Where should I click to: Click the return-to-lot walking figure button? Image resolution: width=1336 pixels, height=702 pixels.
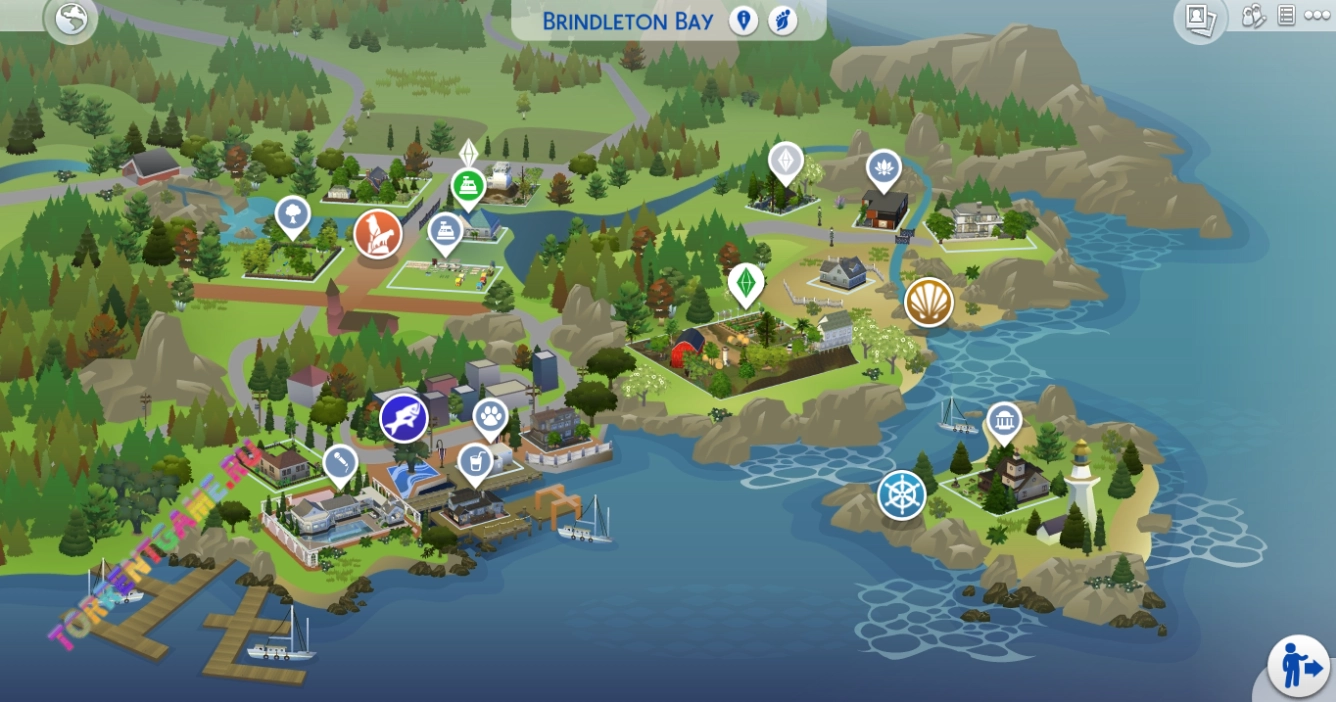coord(1299,665)
